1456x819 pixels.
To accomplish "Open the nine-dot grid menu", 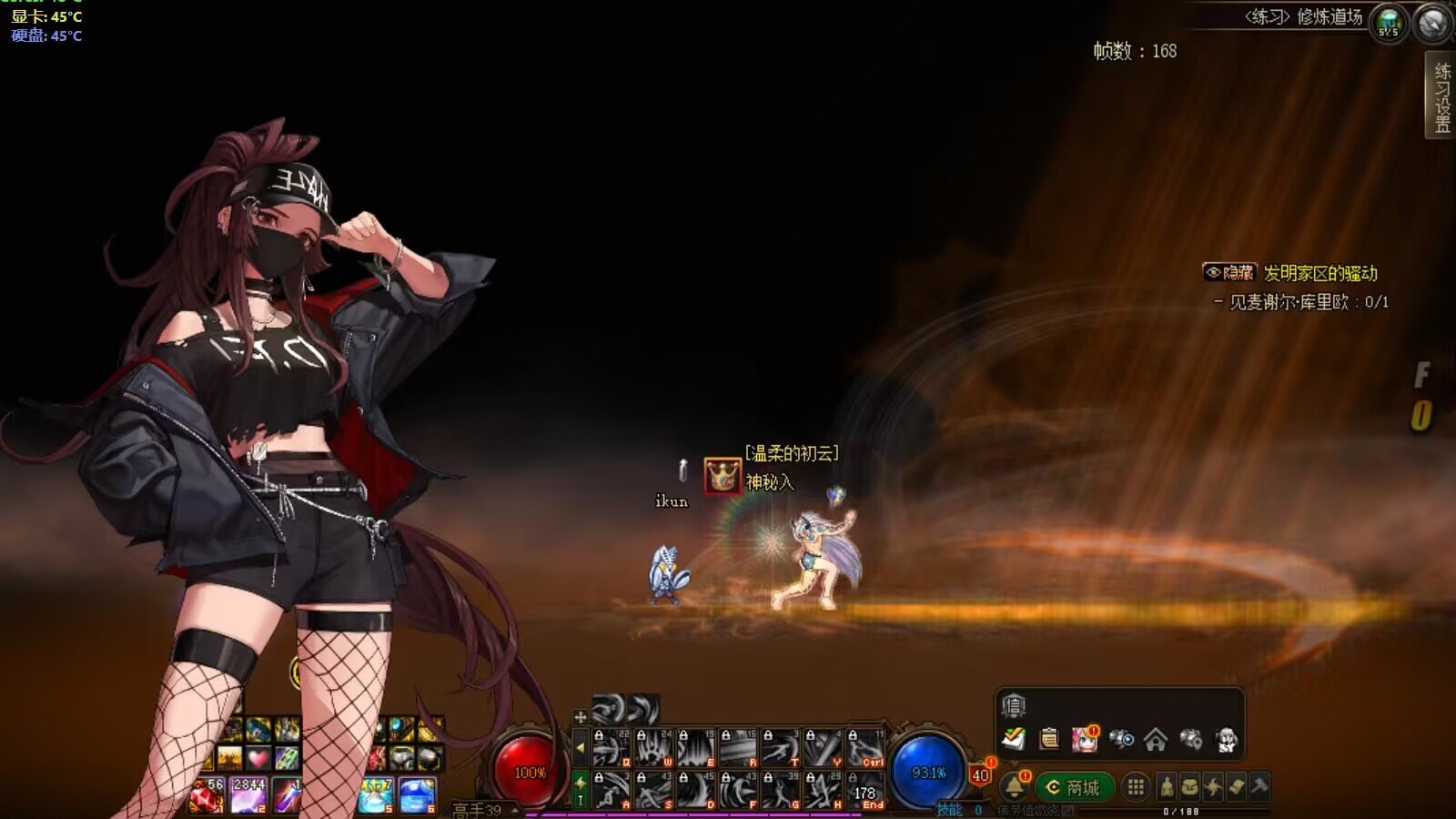I will pyautogui.click(x=1136, y=787).
